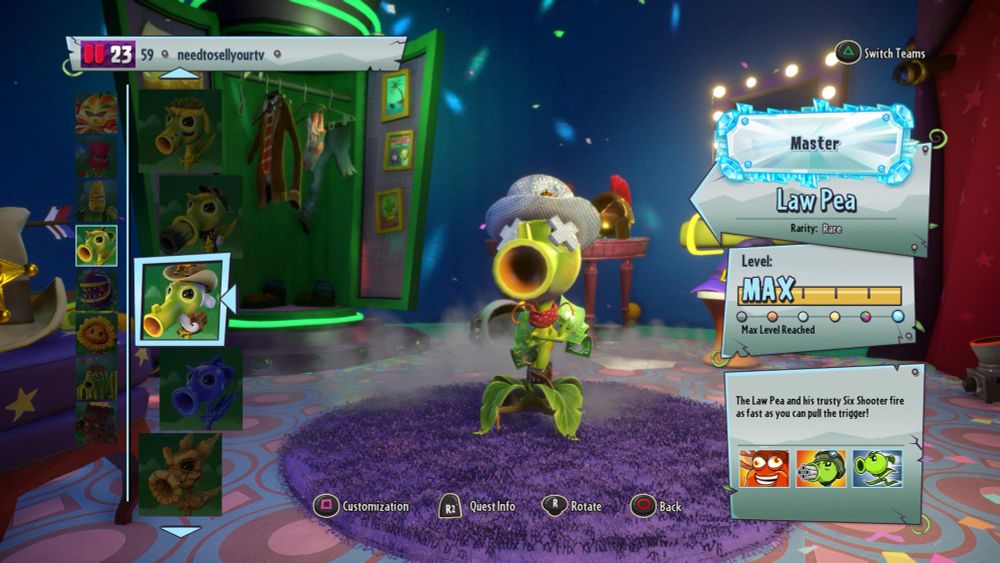Select the Citron class icon

pos(96,114)
